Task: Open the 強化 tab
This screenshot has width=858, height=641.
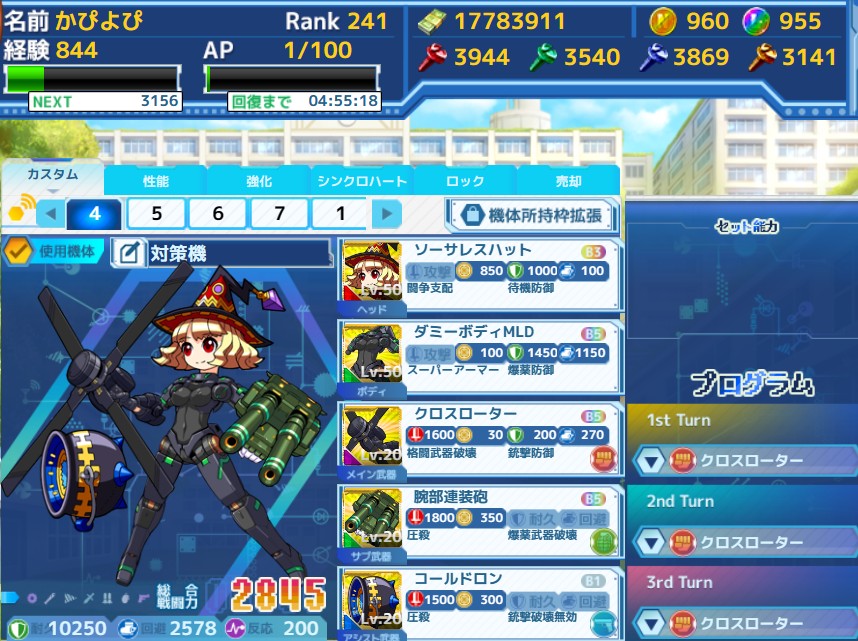Action: 259,181
